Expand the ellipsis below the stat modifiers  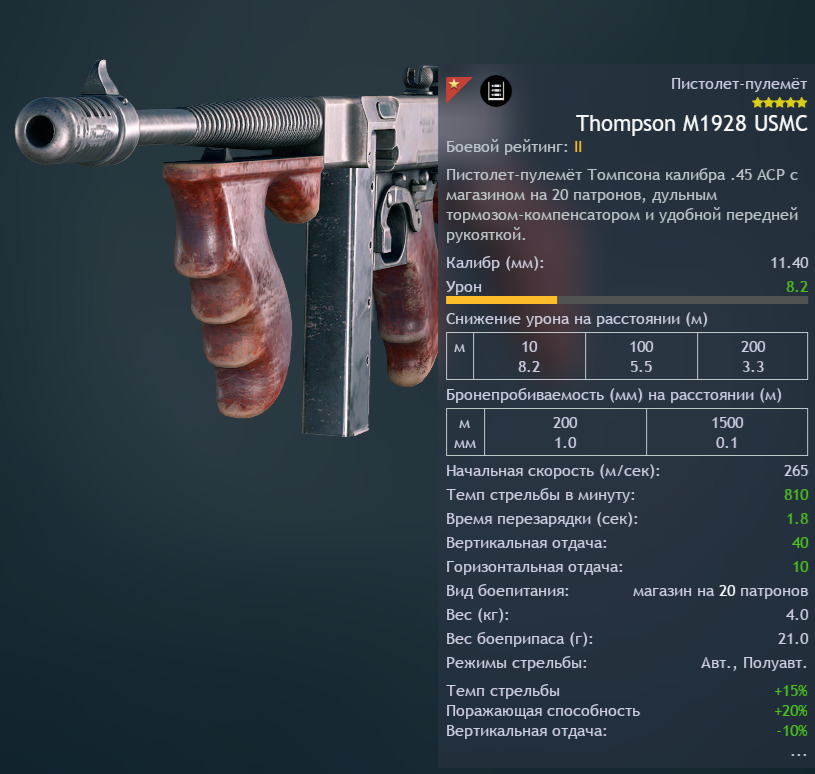(798, 753)
